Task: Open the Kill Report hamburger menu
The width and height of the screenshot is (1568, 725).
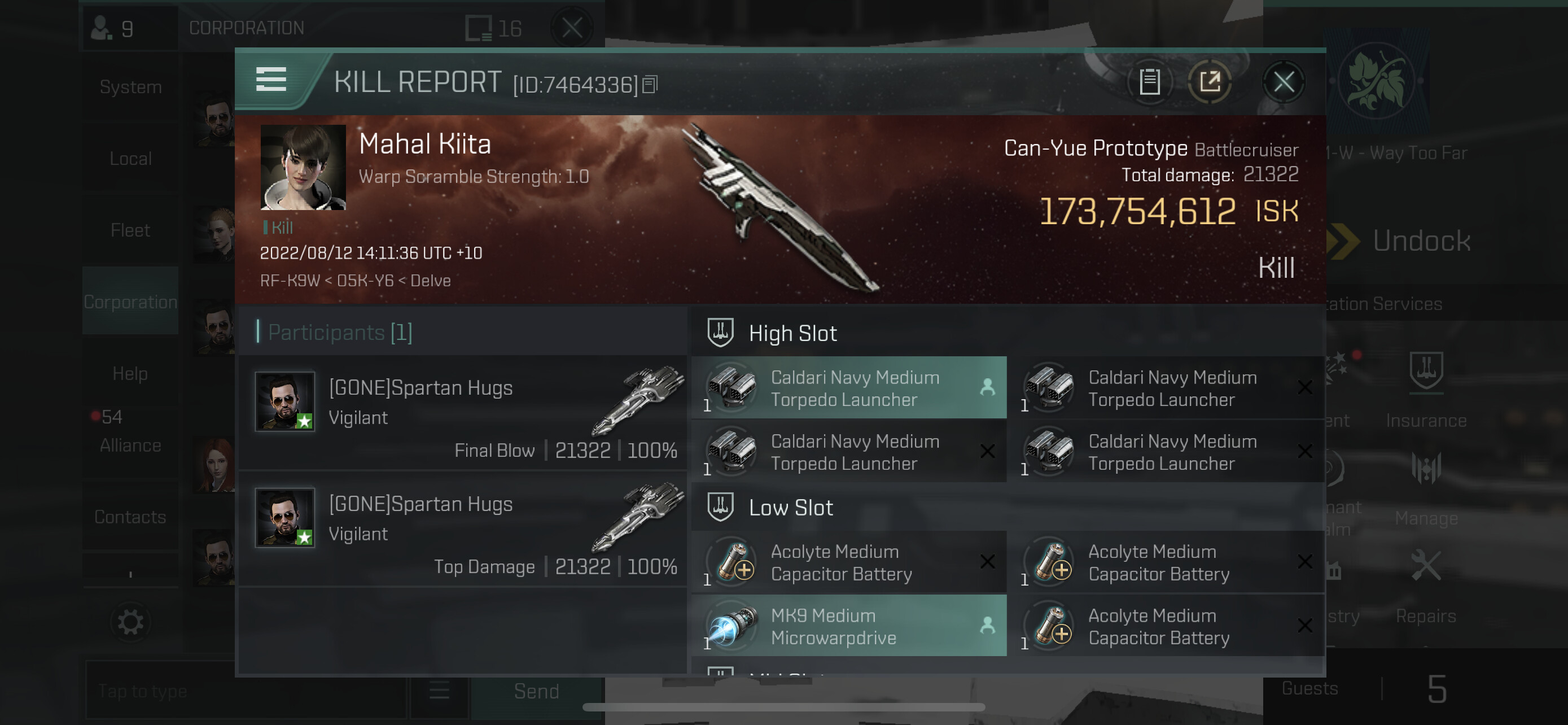Action: tap(271, 80)
